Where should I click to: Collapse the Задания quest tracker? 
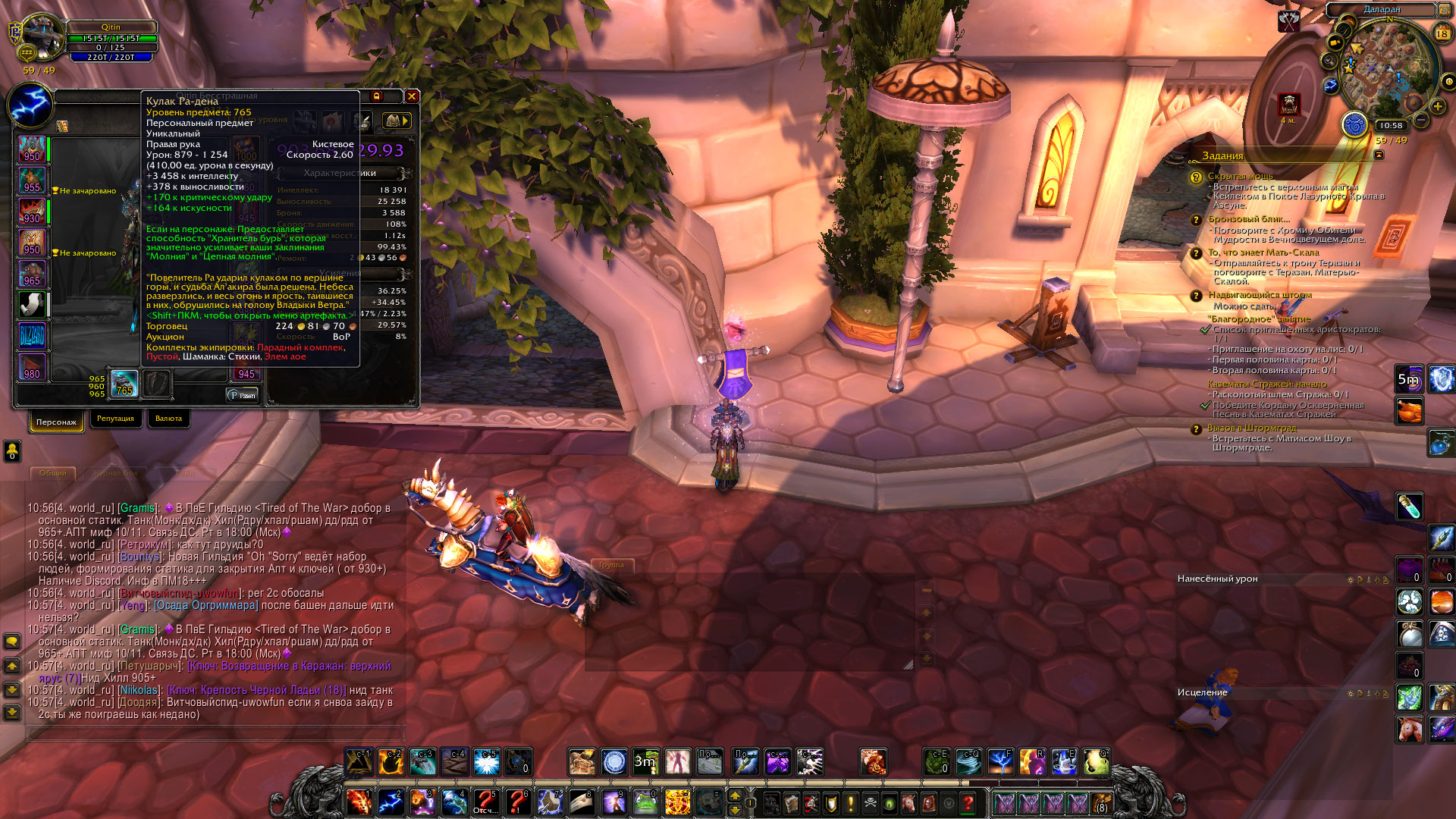(x=1379, y=155)
